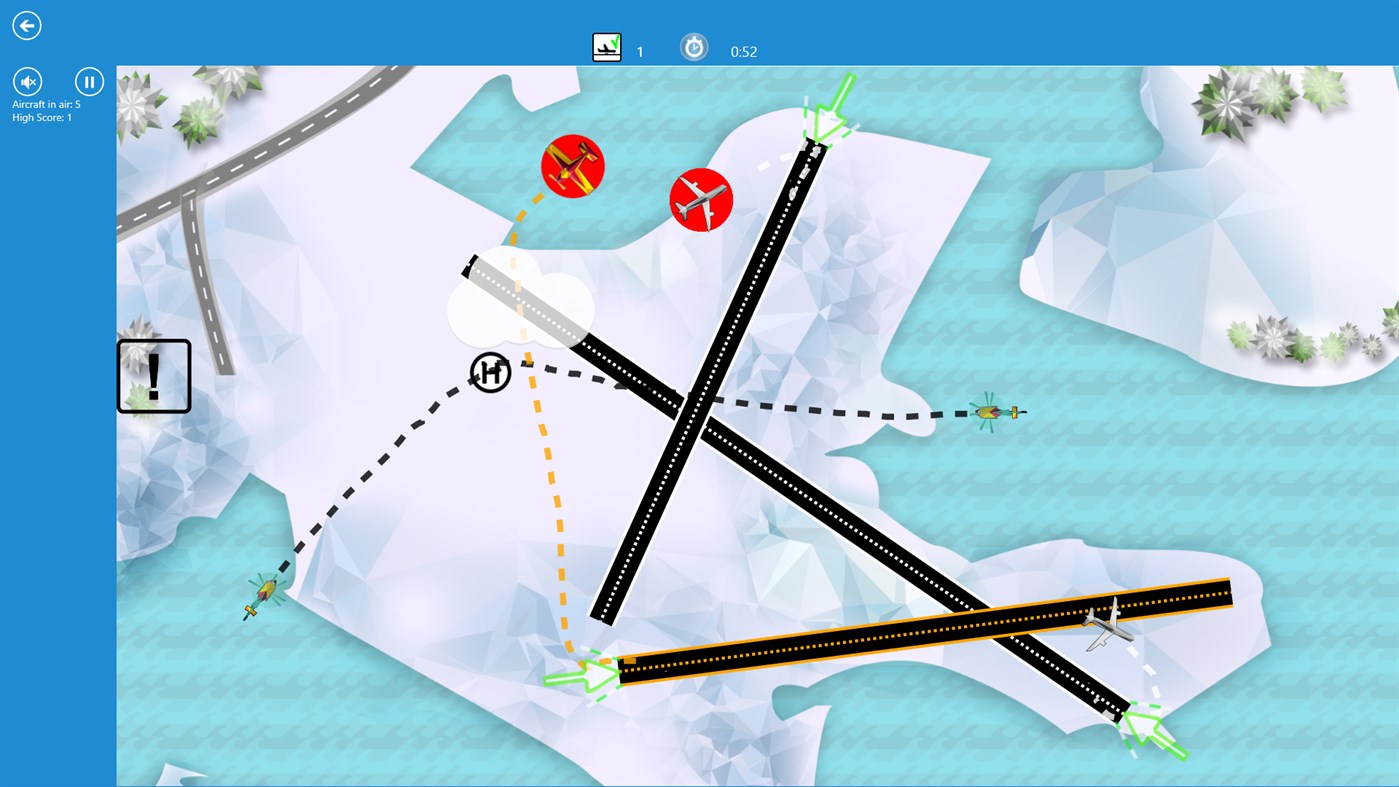
Task: Click the landed count number 1
Action: 639,51
